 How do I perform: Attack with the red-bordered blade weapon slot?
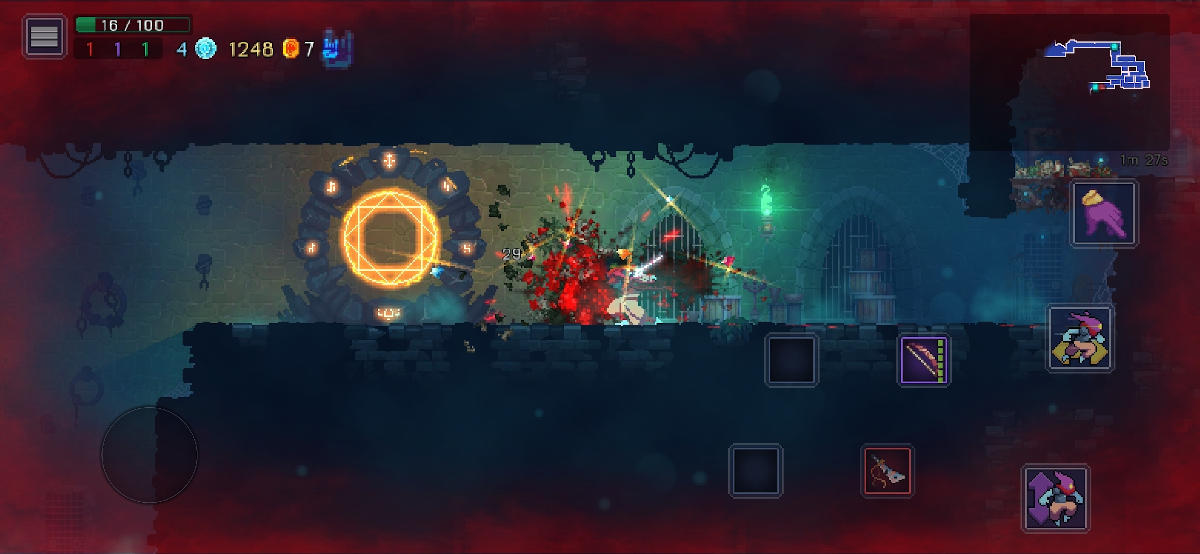coord(888,470)
